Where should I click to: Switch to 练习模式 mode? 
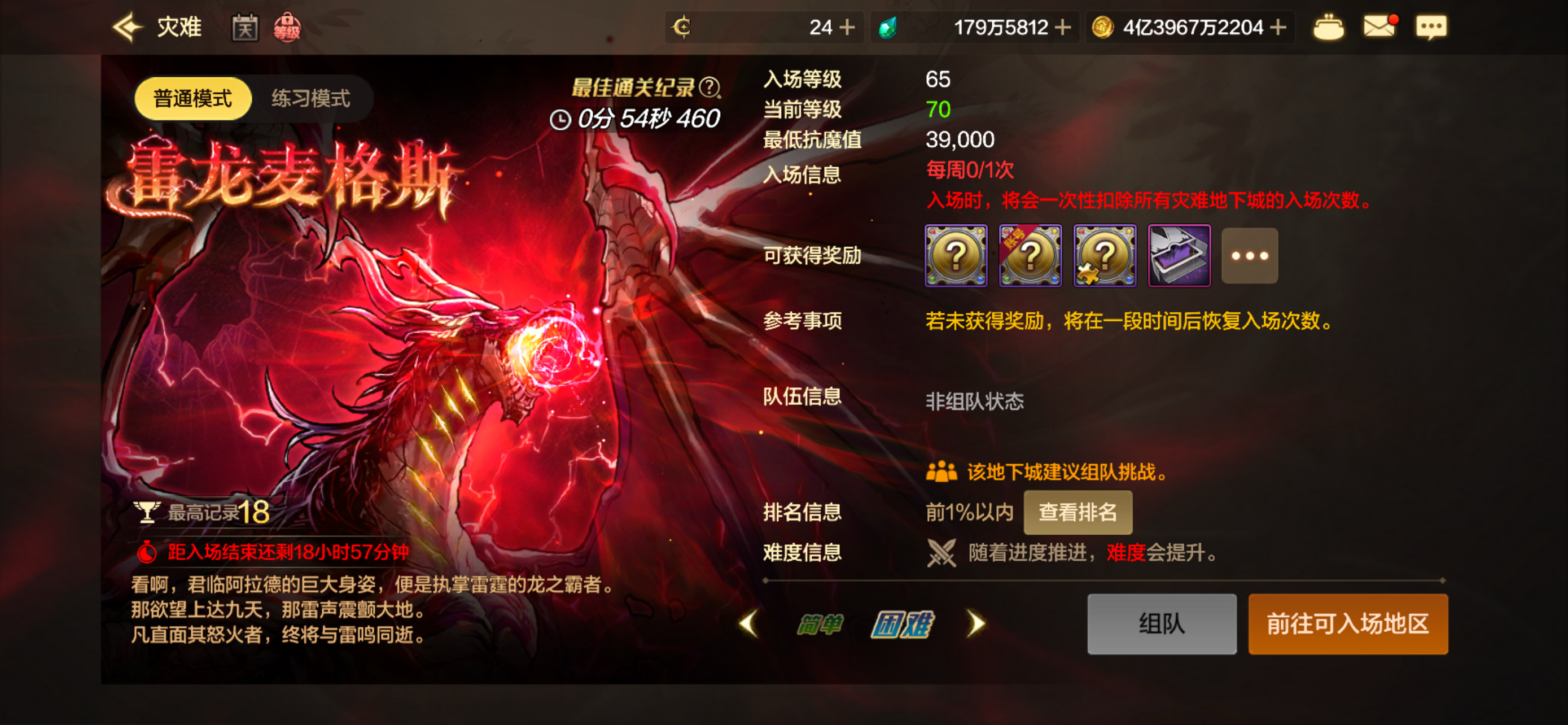(313, 98)
